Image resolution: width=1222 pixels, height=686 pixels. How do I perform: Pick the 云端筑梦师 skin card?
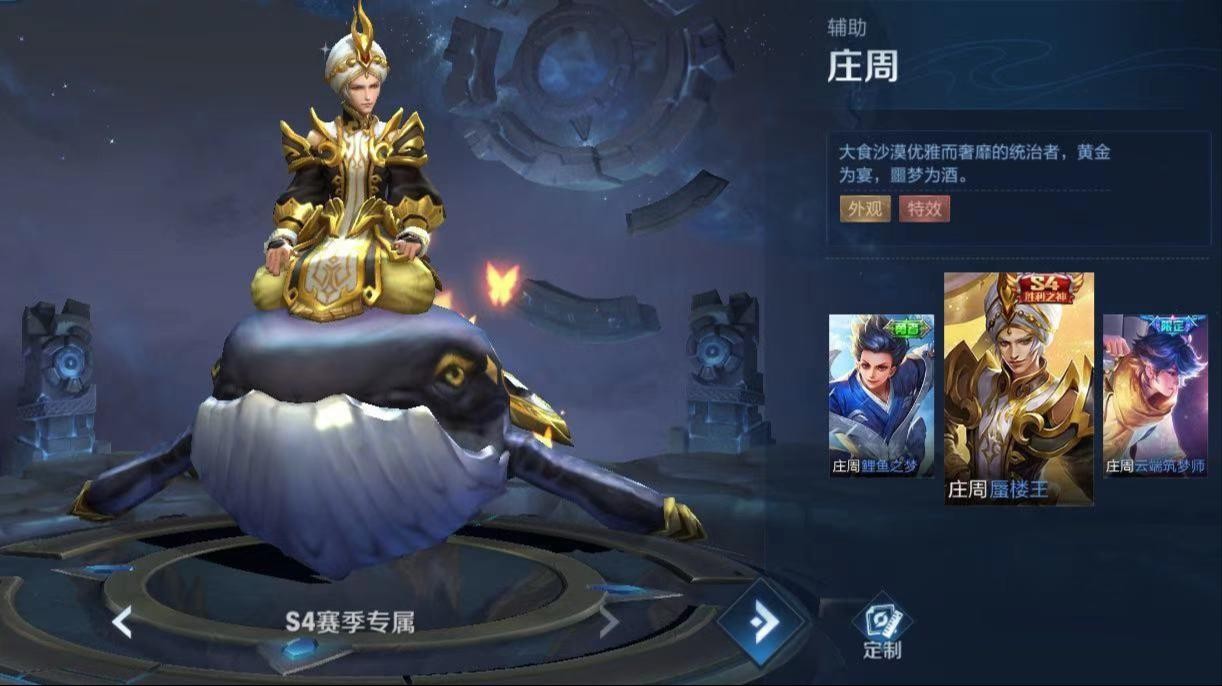pos(1155,395)
